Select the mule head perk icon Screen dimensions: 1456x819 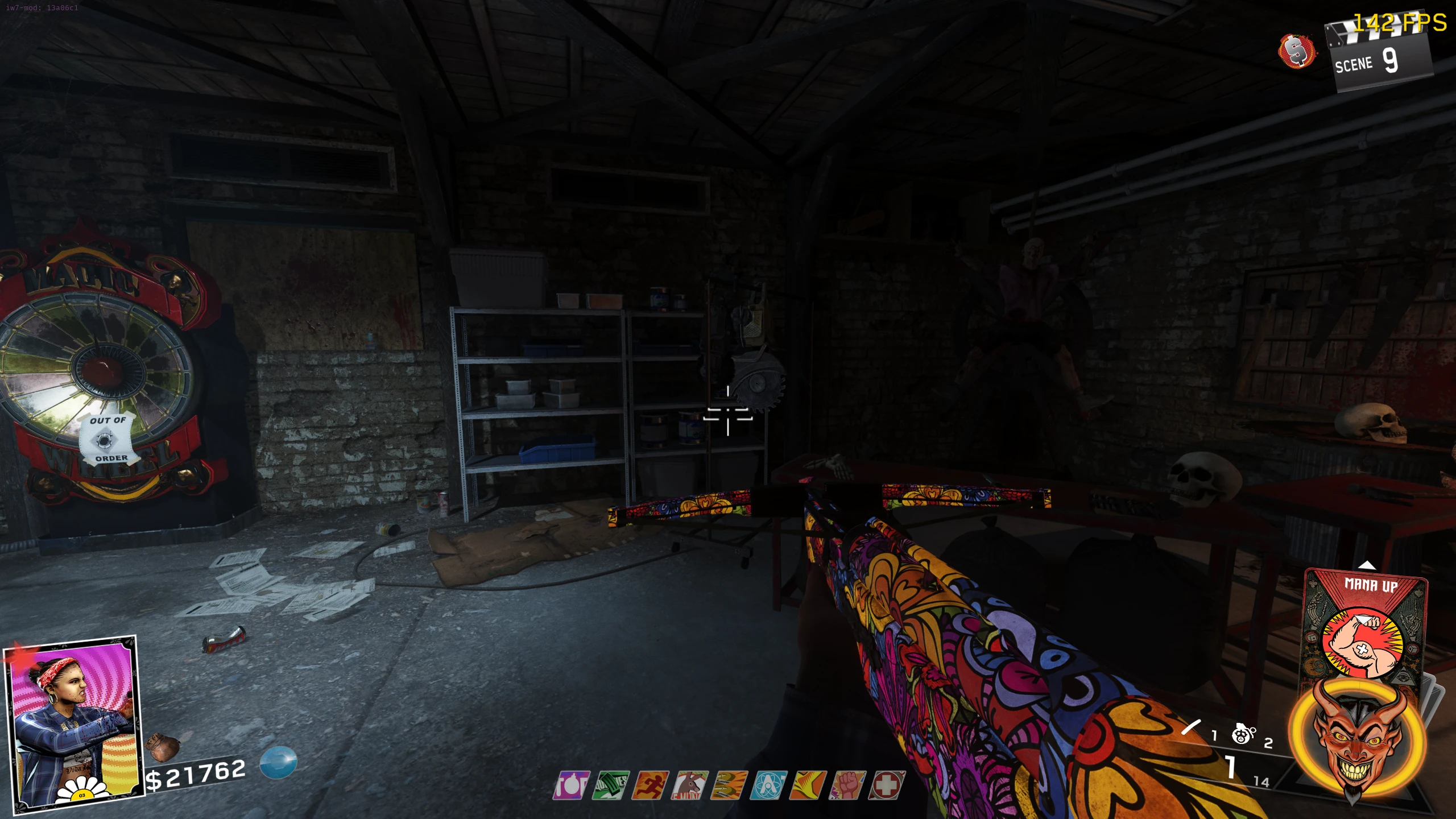[x=690, y=785]
